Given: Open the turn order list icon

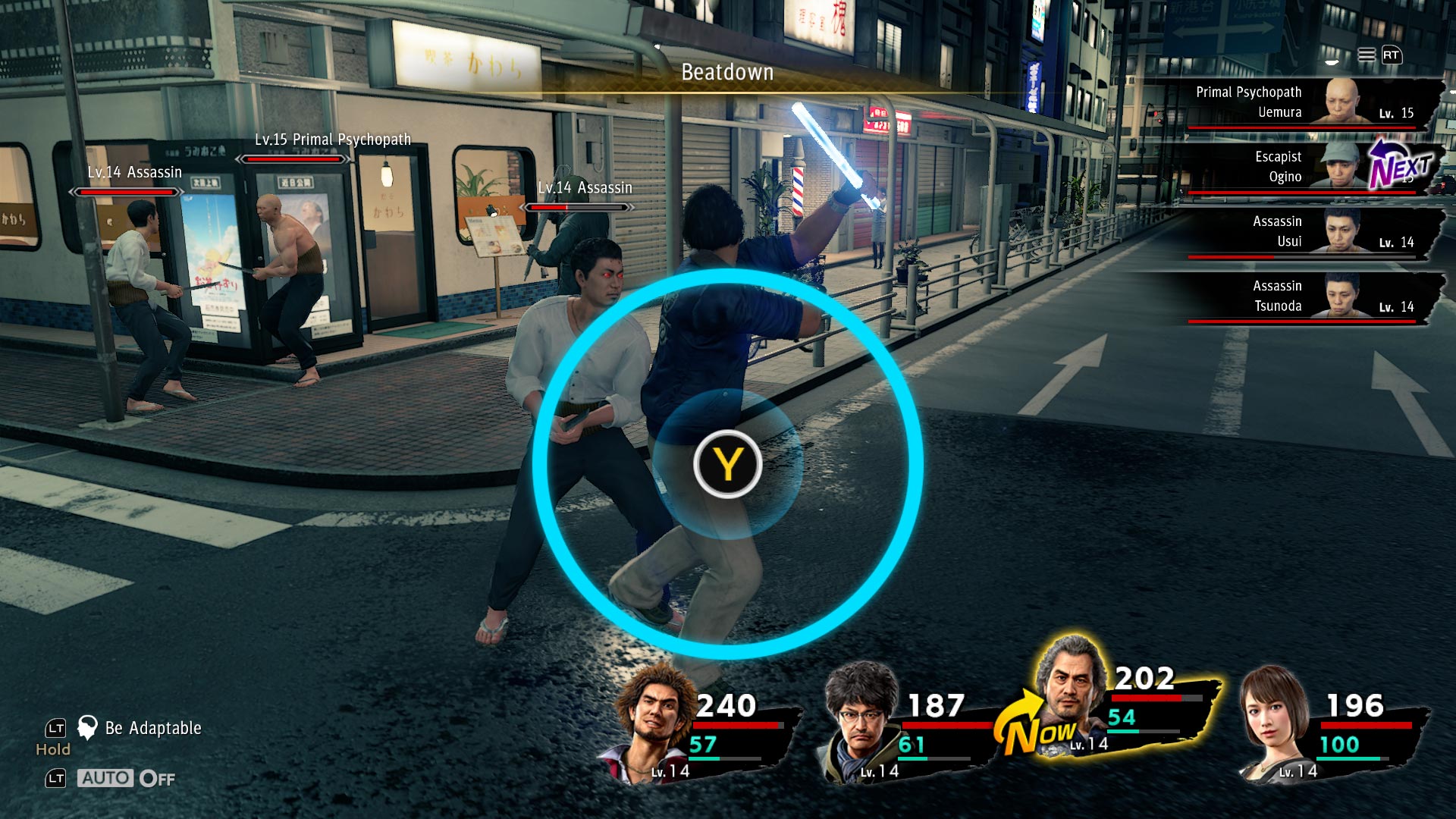Looking at the screenshot, I should (1366, 55).
